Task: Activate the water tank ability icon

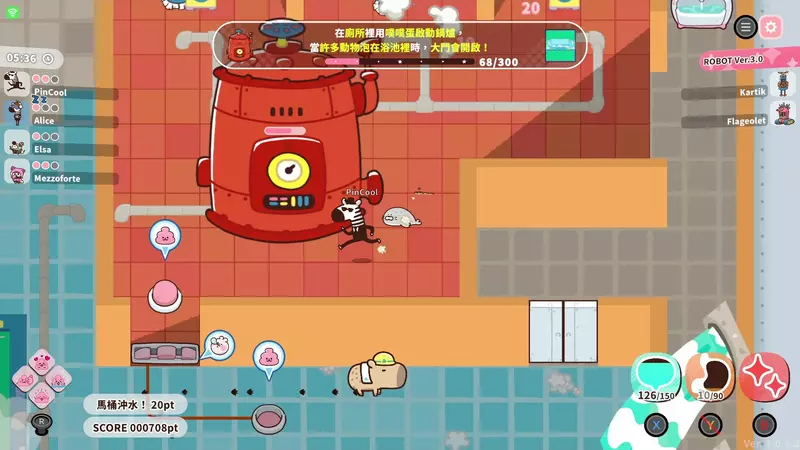Action: click(x=655, y=376)
